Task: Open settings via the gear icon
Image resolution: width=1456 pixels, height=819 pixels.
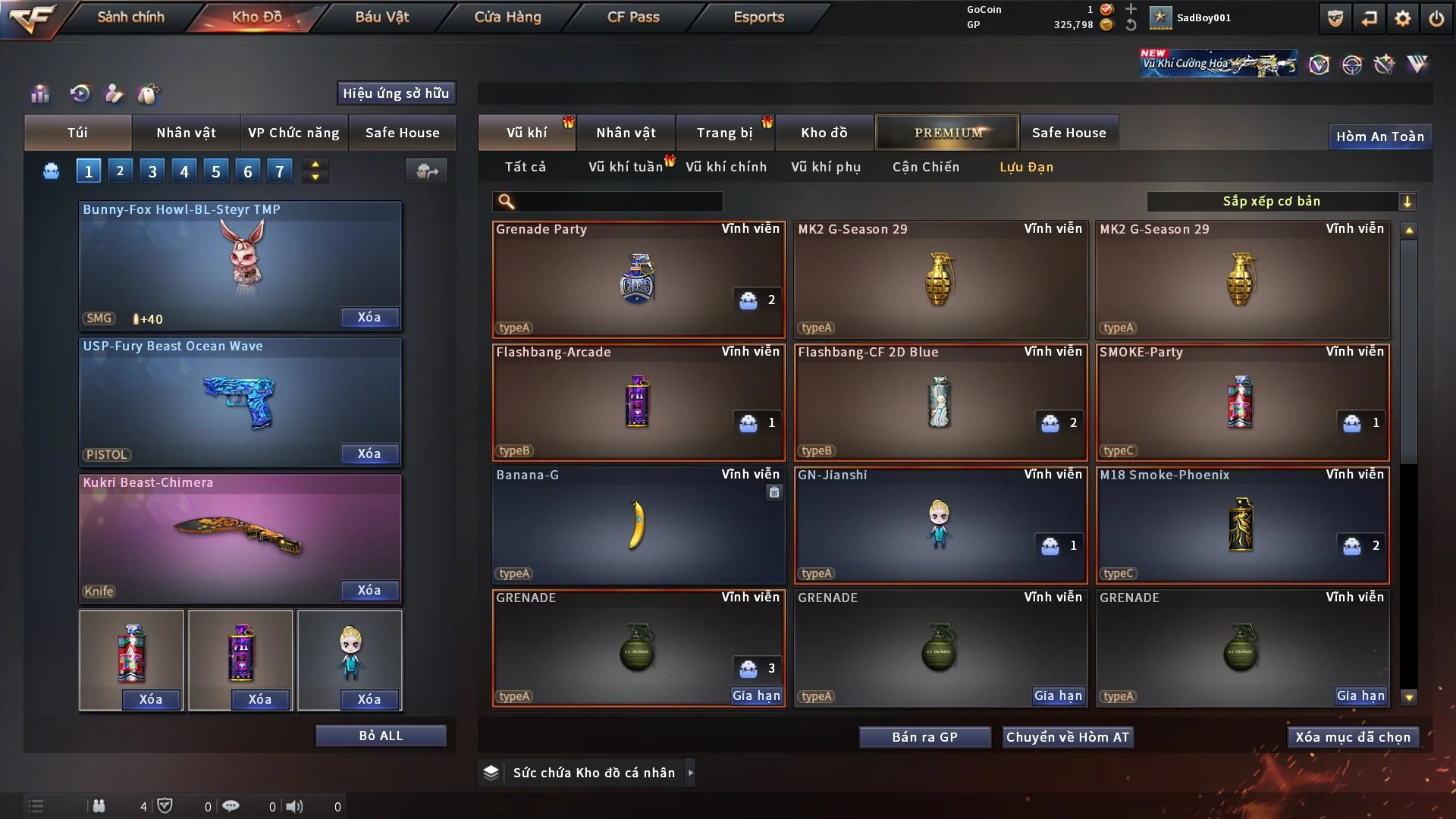Action: point(1402,18)
